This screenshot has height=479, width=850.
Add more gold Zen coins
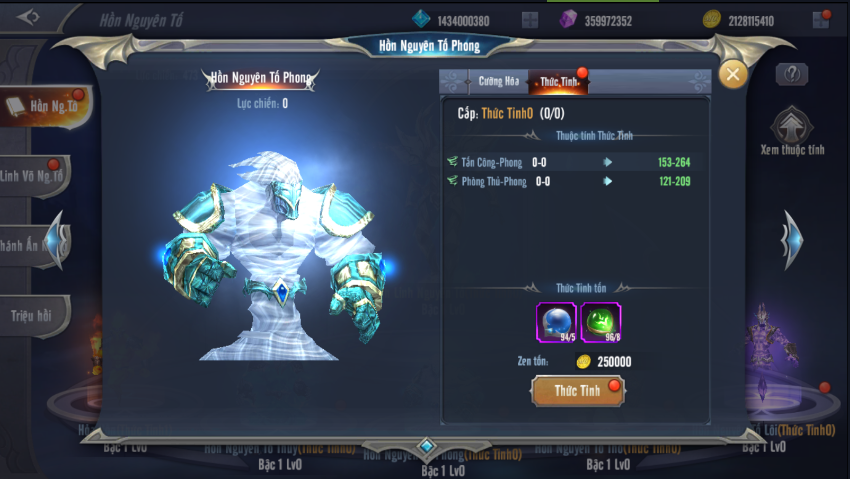click(821, 20)
